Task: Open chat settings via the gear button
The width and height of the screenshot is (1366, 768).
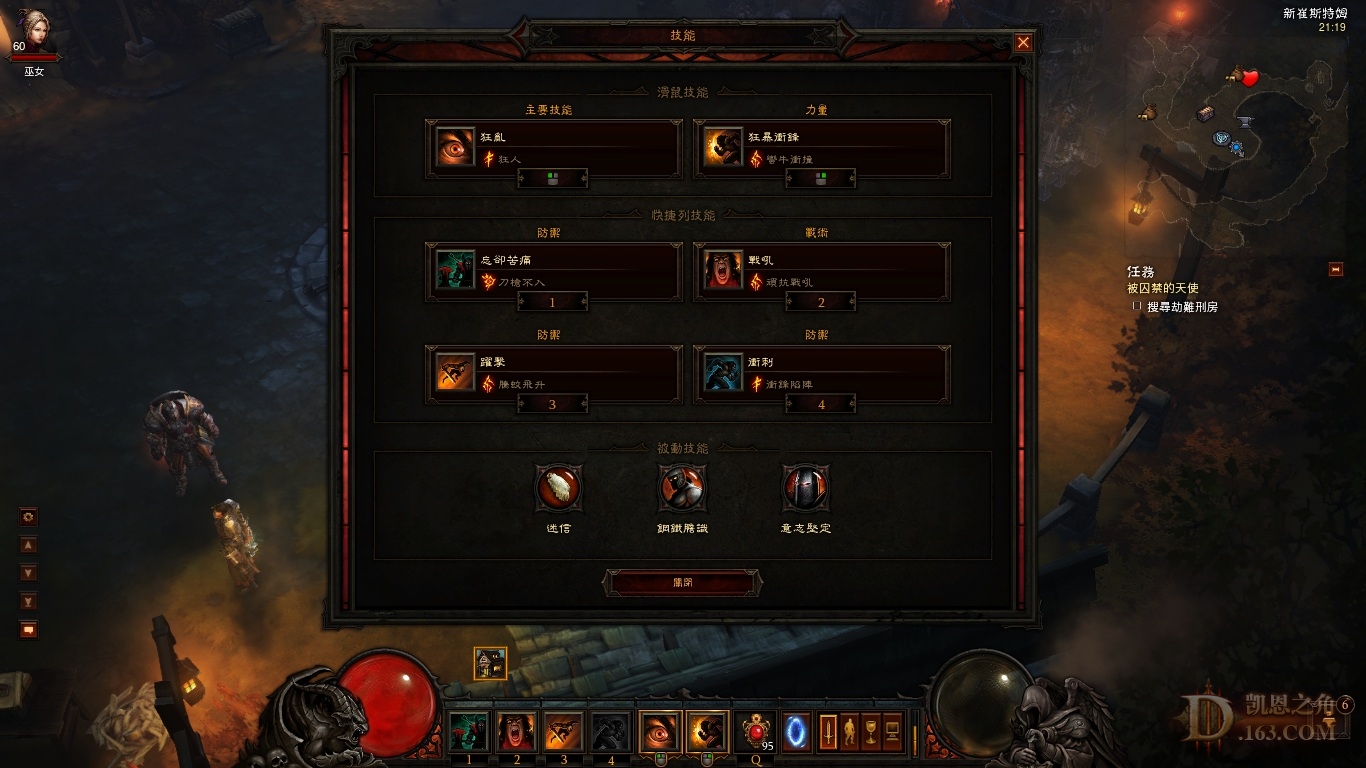Action: pos(29,517)
